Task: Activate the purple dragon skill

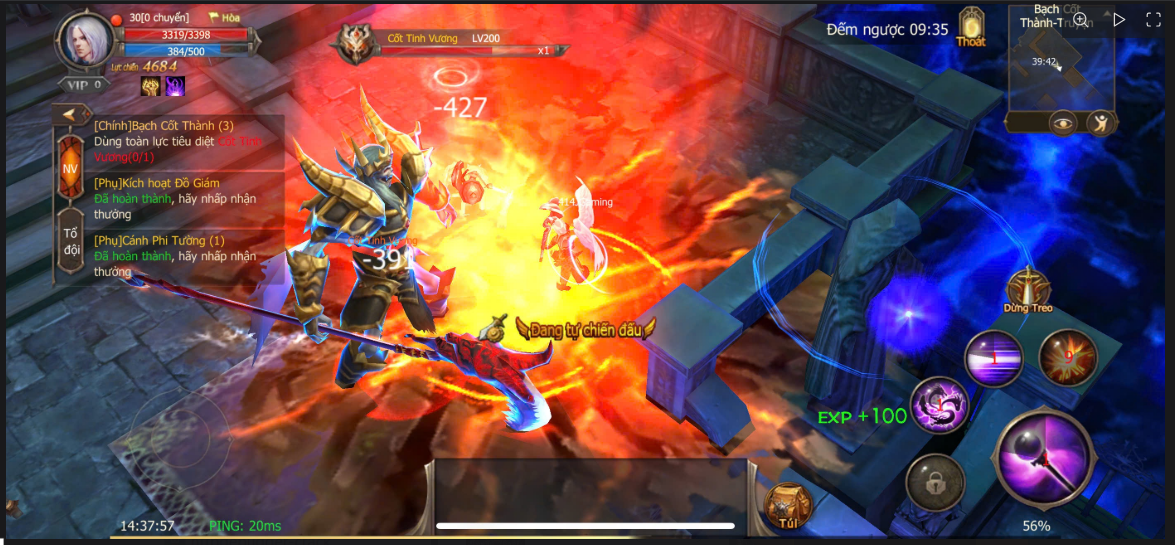Action: pyautogui.click(x=940, y=405)
